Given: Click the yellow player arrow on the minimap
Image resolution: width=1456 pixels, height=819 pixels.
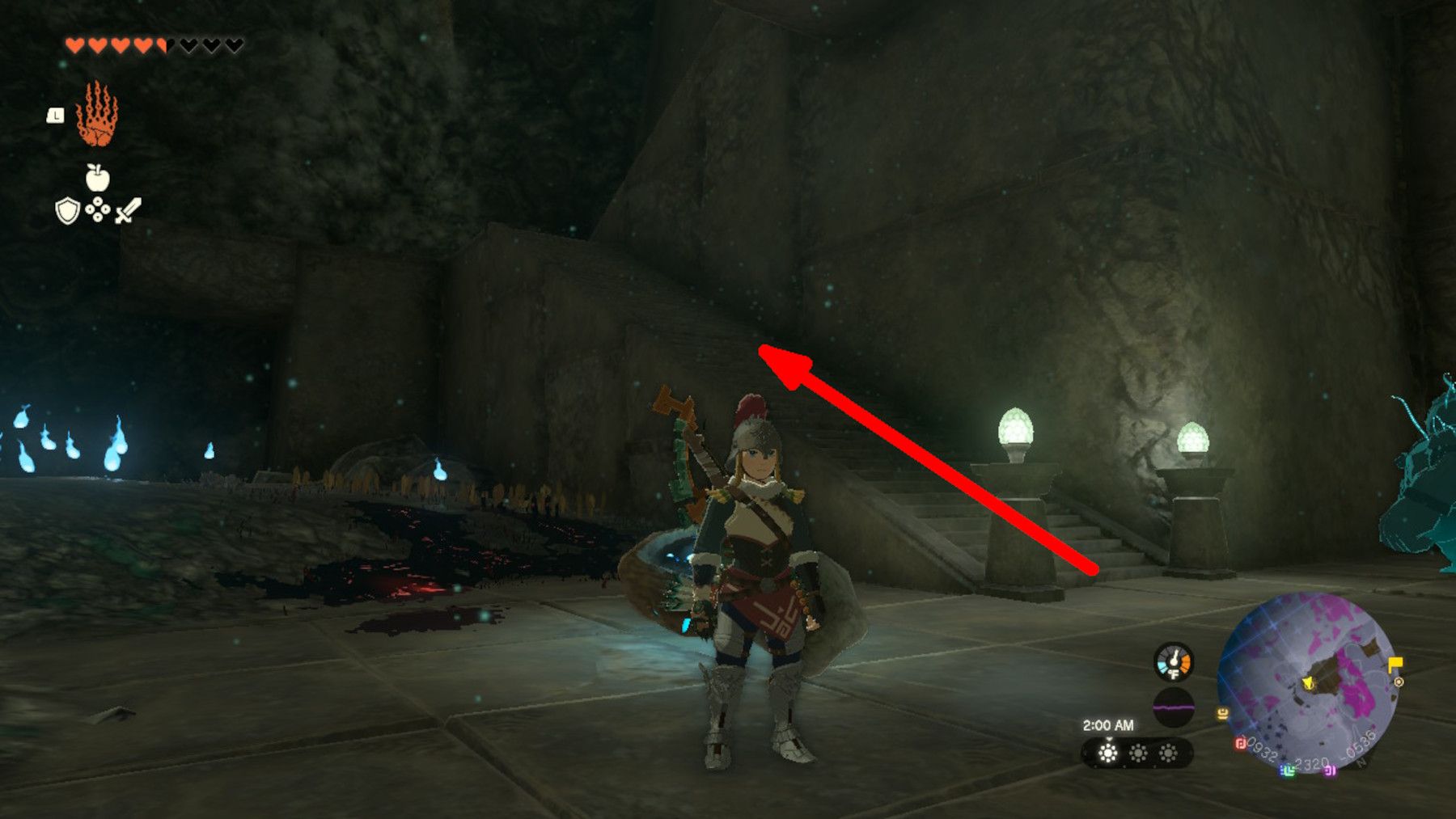Looking at the screenshot, I should pyautogui.click(x=1308, y=683).
